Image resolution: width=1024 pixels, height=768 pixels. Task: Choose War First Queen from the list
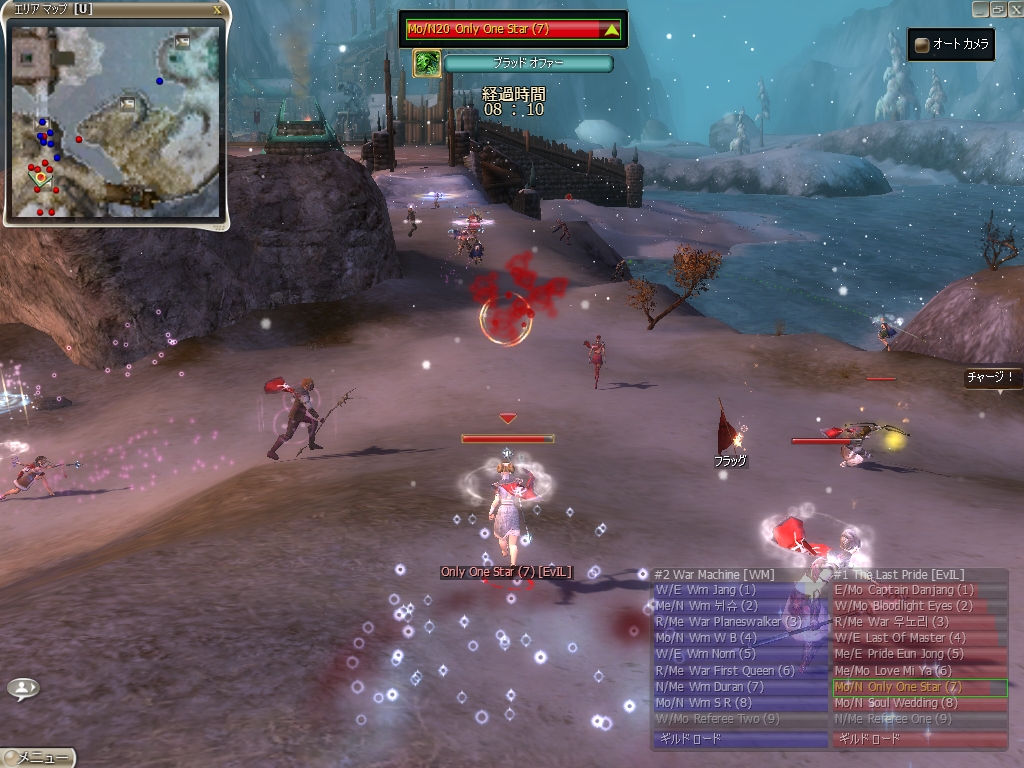(739, 671)
